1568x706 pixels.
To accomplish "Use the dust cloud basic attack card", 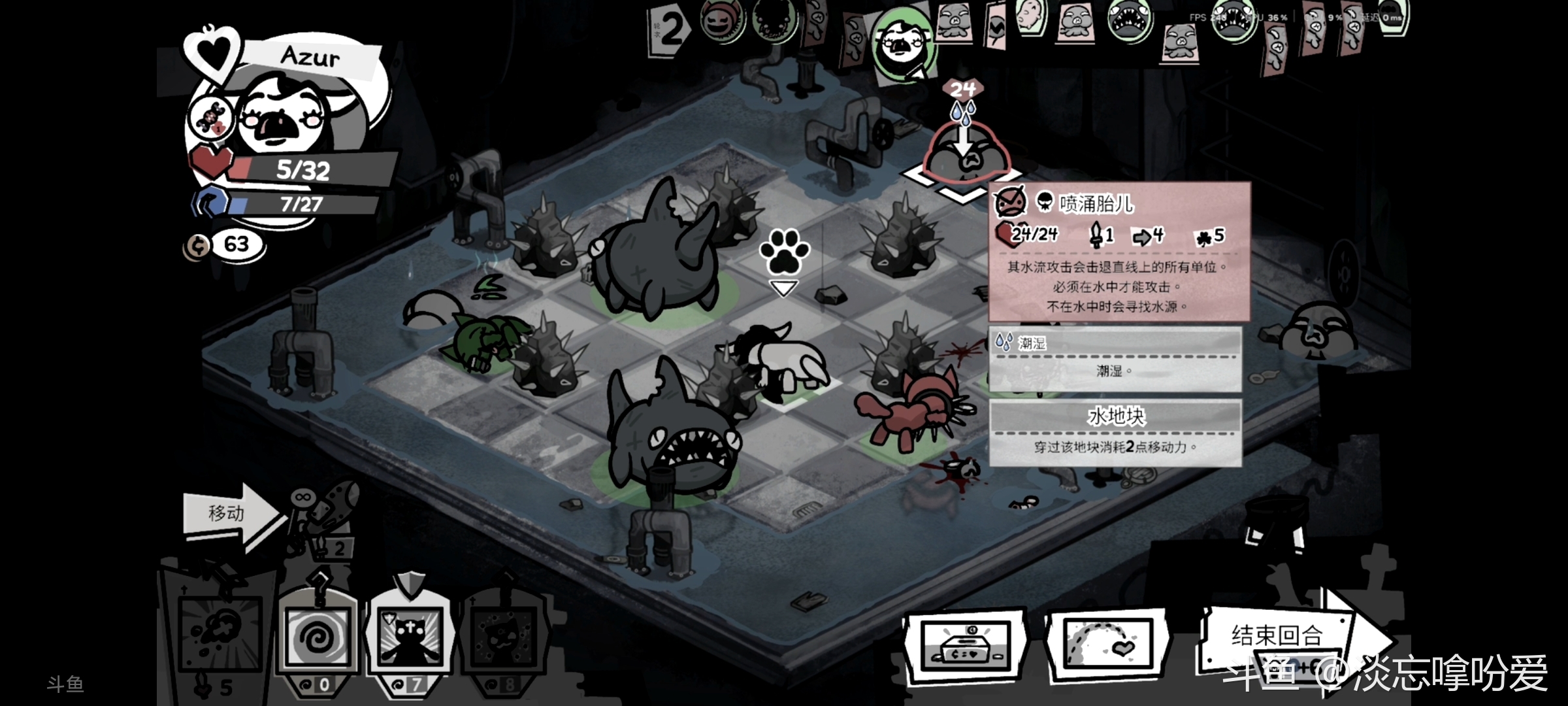I will (221, 632).
